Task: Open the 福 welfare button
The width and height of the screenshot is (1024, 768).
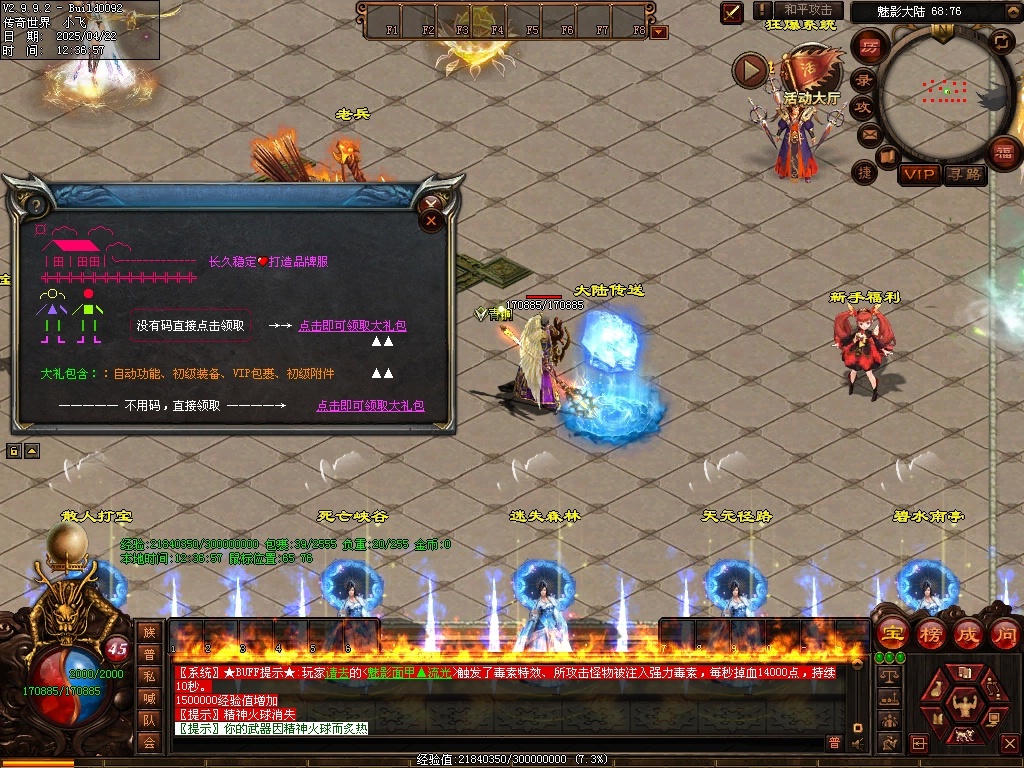Action: pyautogui.click(x=1003, y=152)
